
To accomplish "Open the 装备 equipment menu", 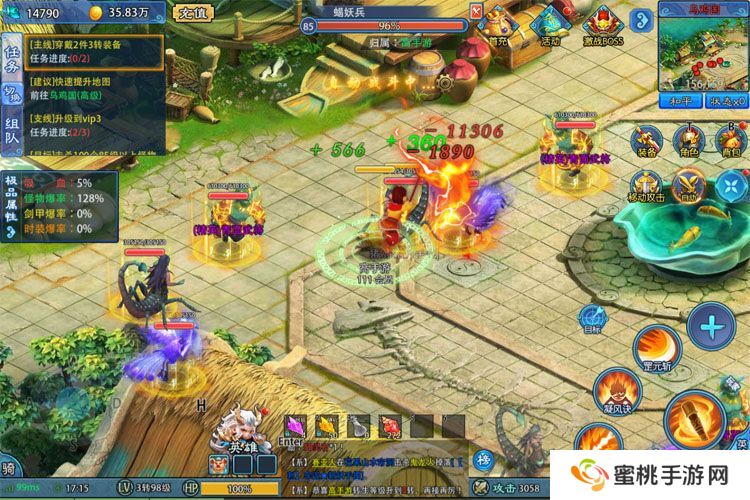I will click(647, 141).
